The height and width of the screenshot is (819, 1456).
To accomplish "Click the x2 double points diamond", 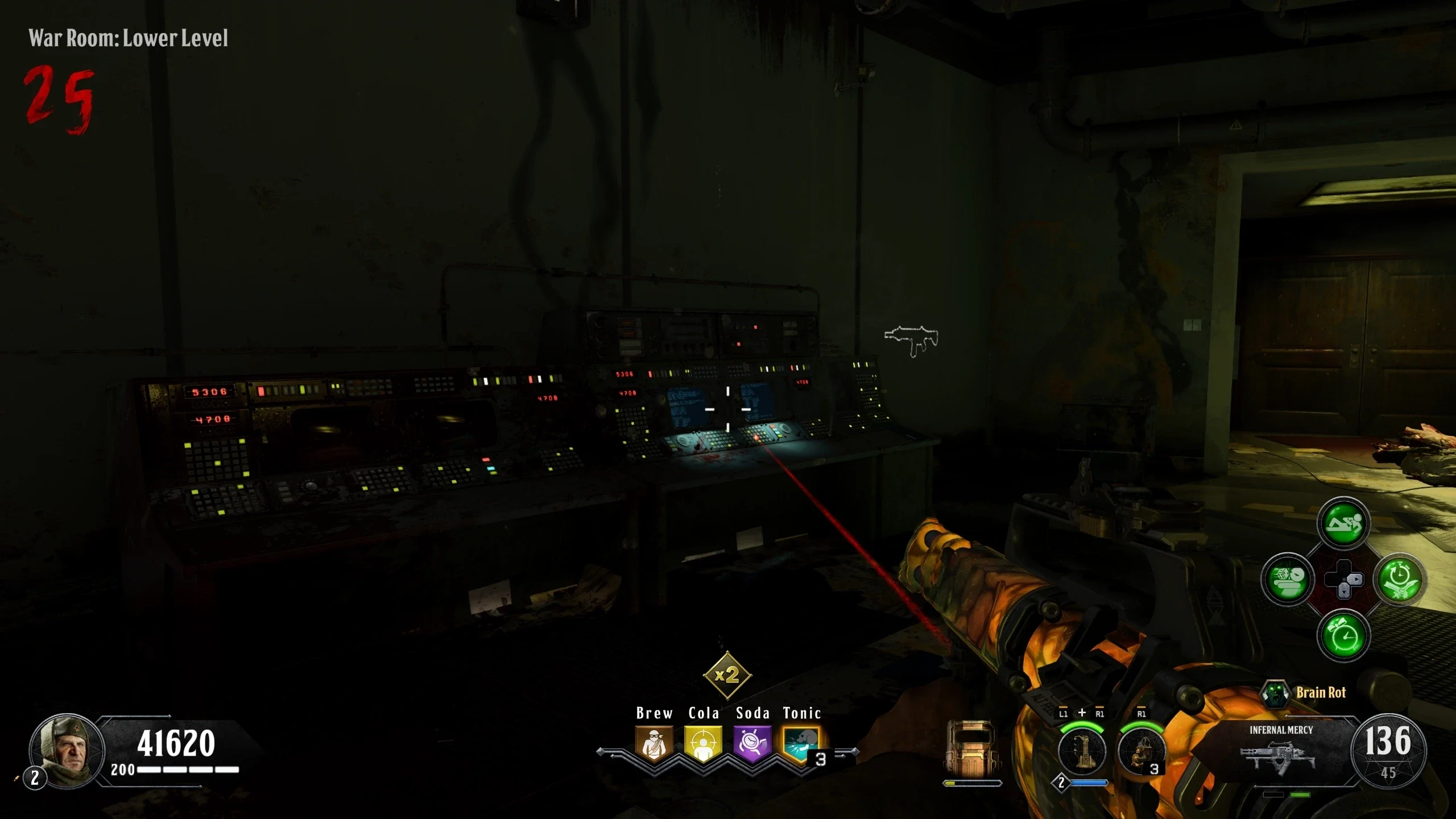I will tap(727, 675).
